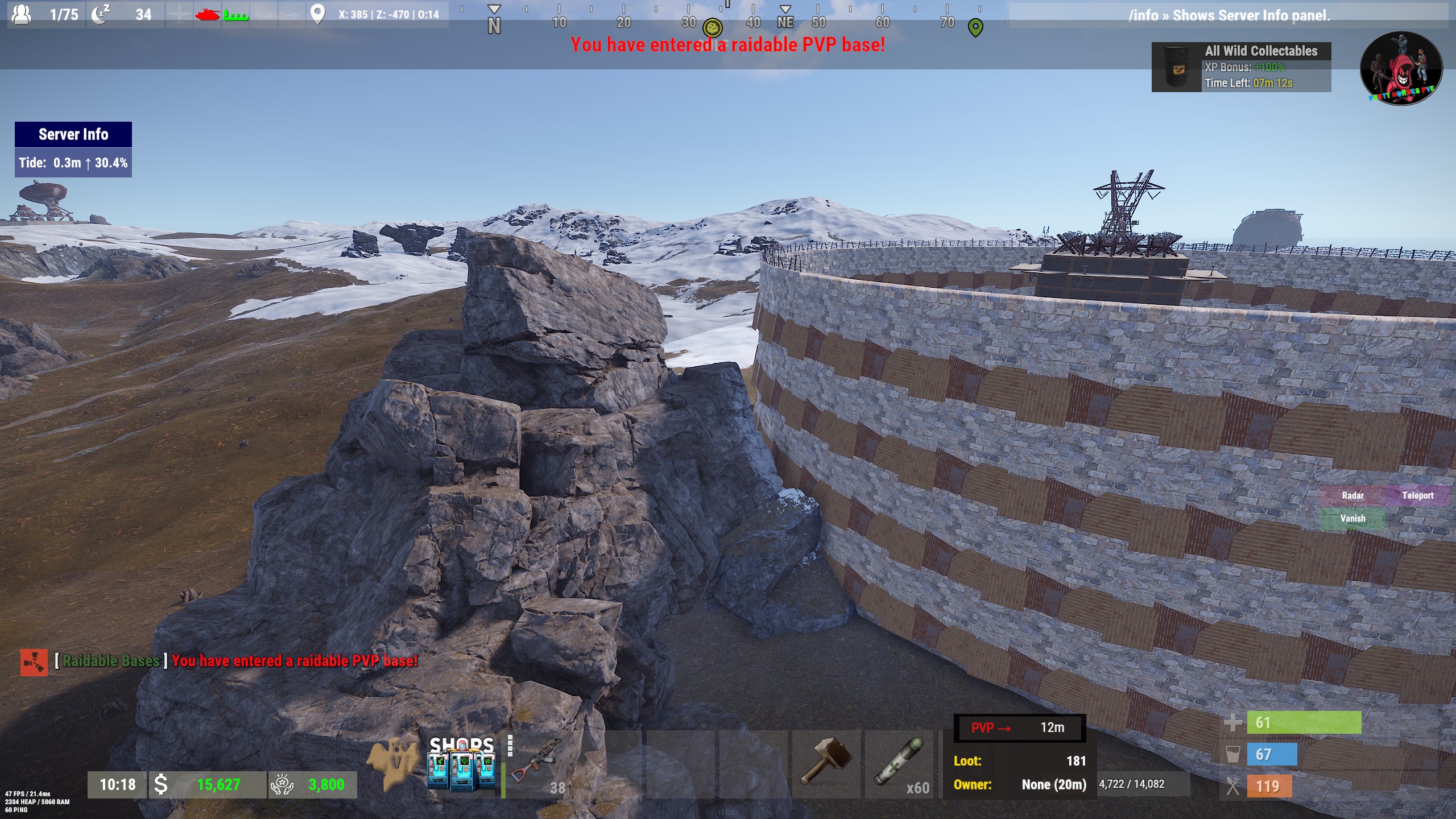This screenshot has width=1456, height=819.
Task: Click the tan ghost icon
Action: pos(392,763)
